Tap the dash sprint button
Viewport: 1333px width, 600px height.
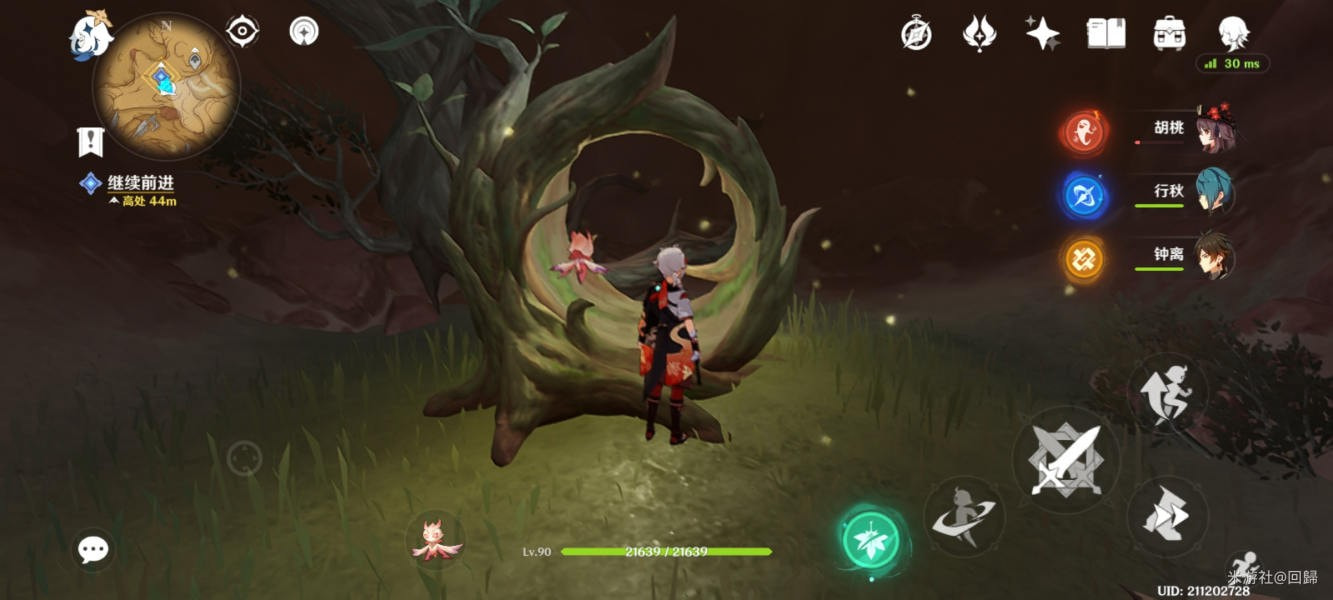coord(1167,516)
